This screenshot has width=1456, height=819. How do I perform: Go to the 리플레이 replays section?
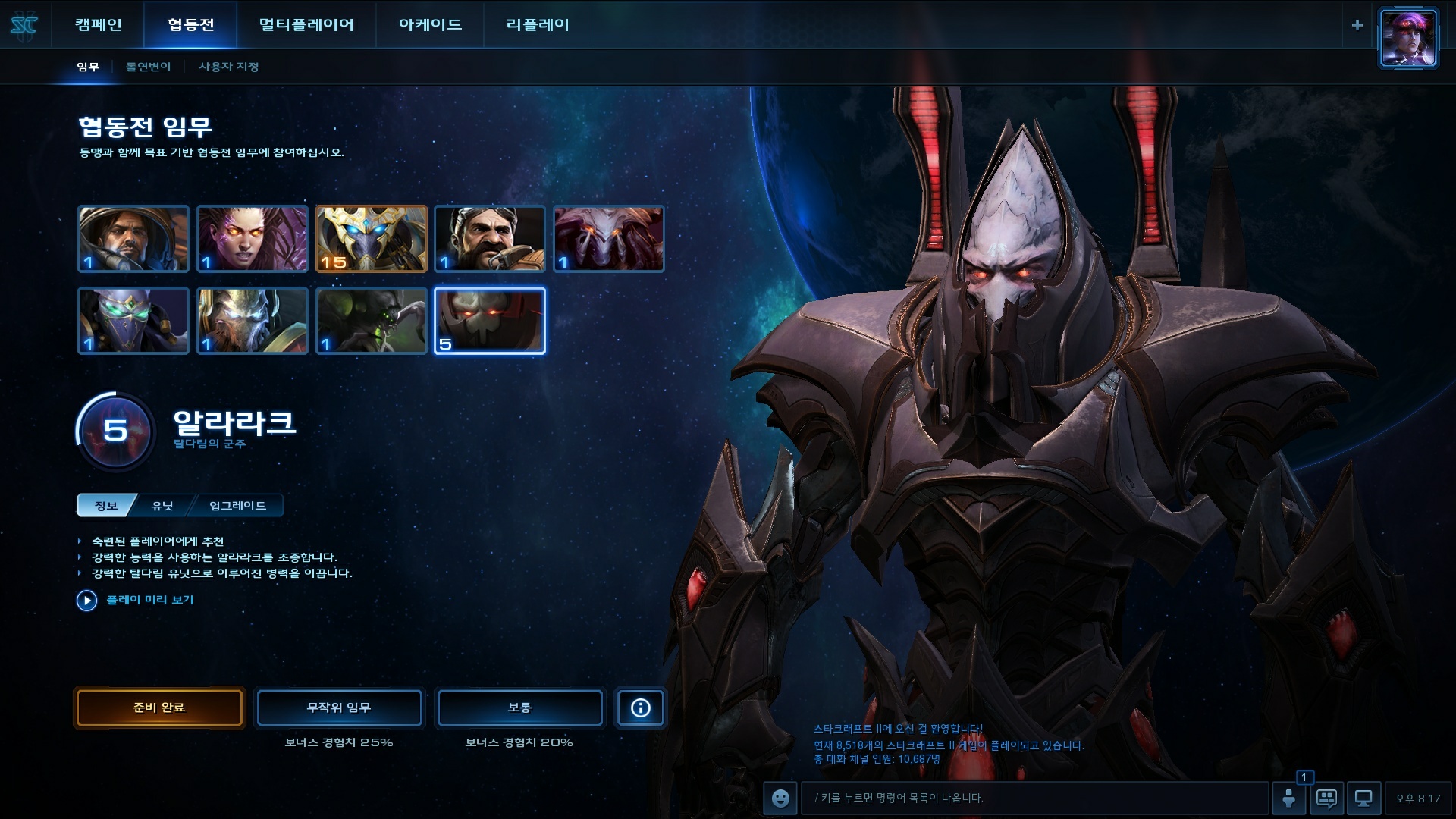click(538, 25)
